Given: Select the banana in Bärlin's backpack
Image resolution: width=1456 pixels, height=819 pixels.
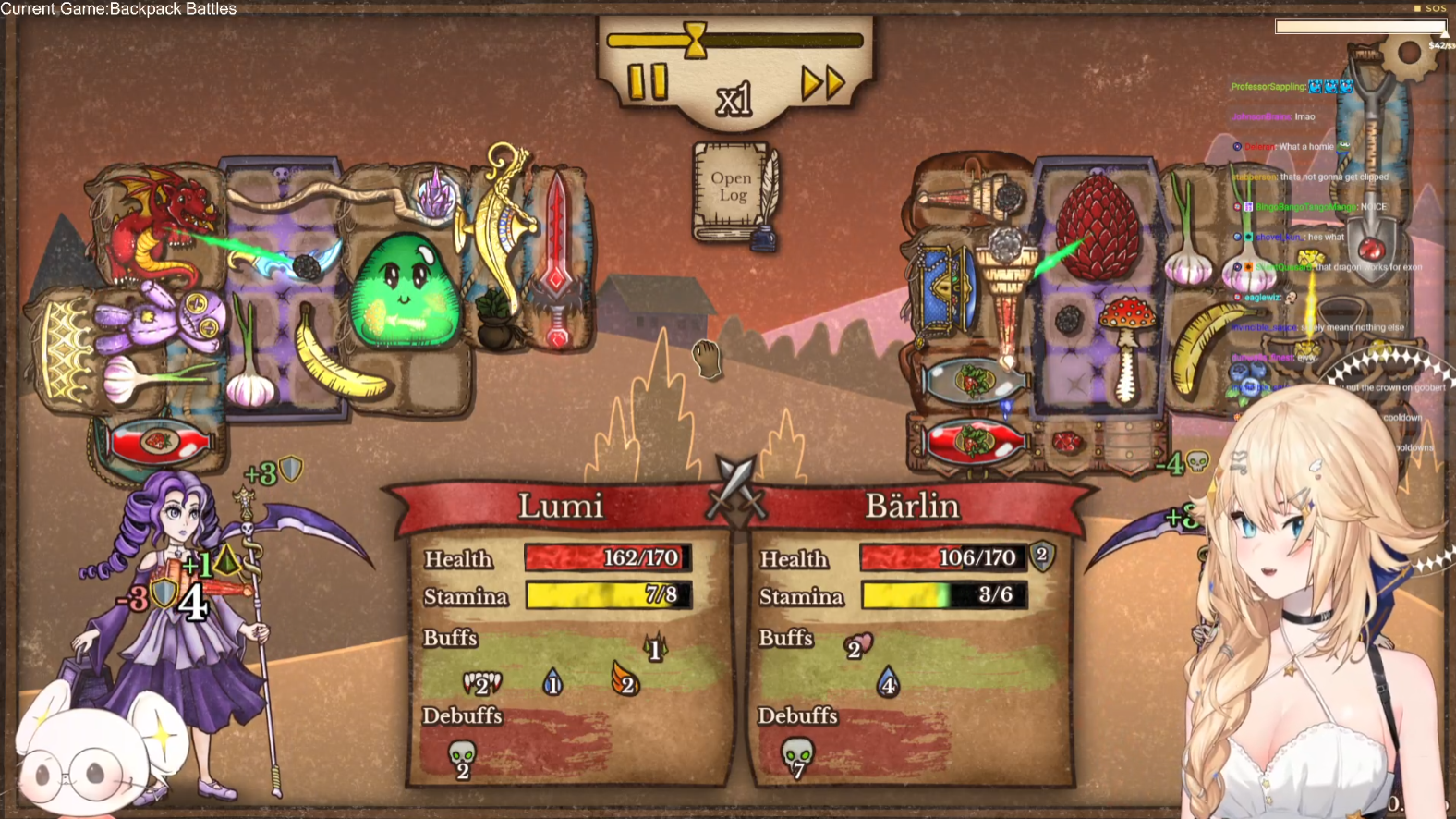Looking at the screenshot, I should tap(1204, 348).
